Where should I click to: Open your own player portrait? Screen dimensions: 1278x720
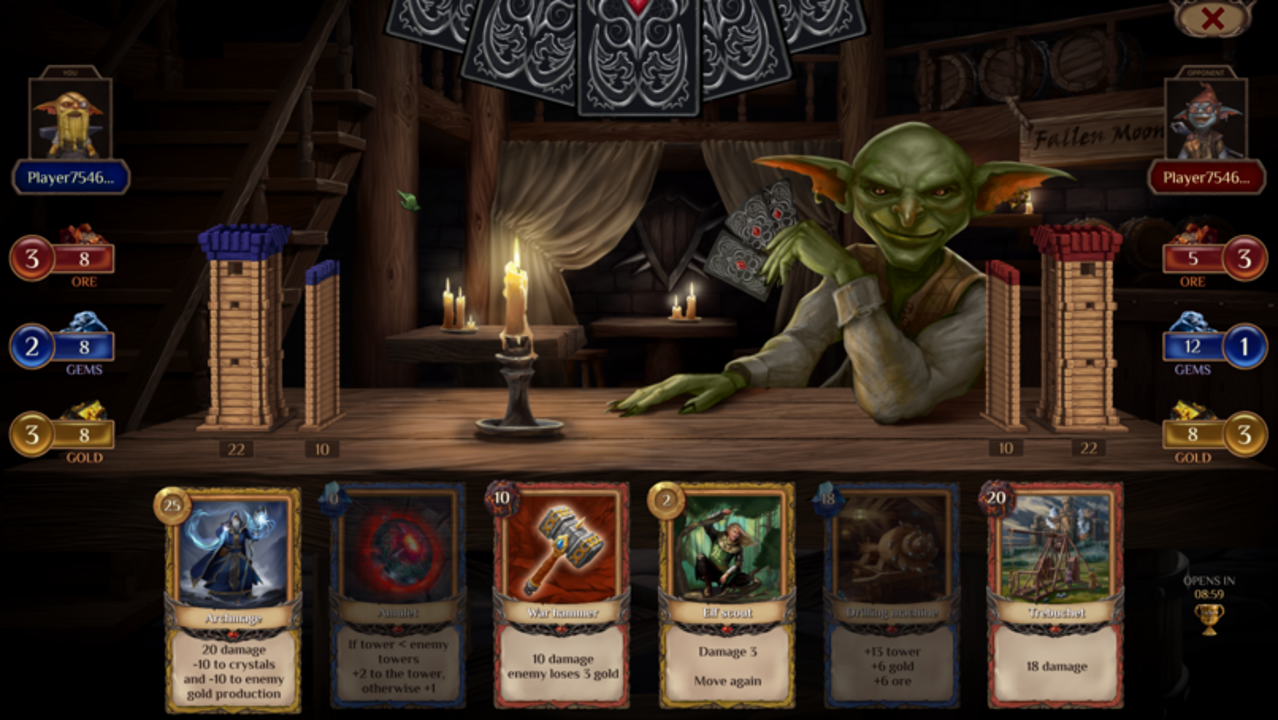[x=70, y=119]
